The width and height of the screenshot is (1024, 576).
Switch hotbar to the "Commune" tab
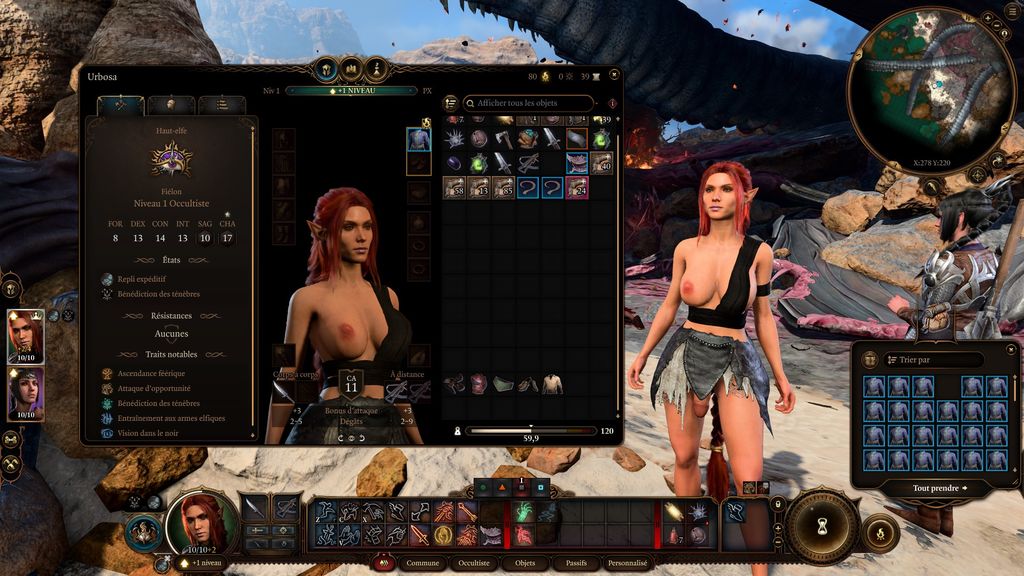423,563
